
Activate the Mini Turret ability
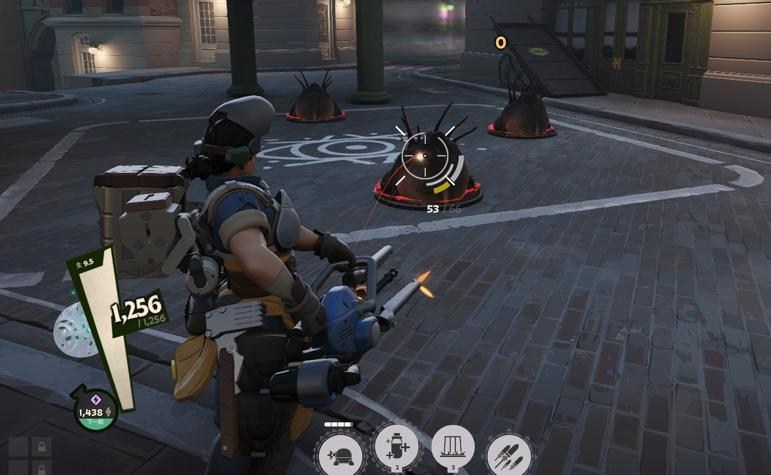340,456
